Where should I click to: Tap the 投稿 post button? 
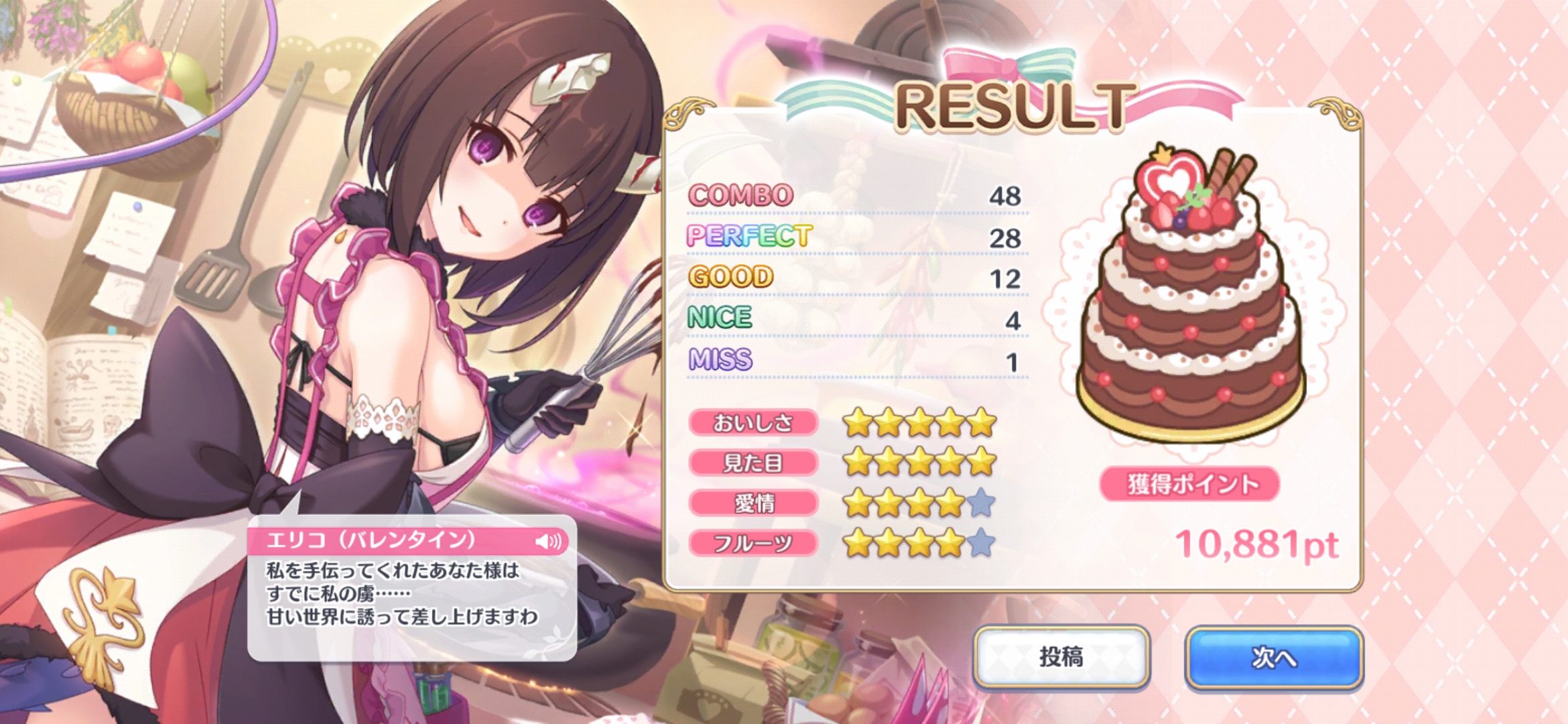point(1061,657)
